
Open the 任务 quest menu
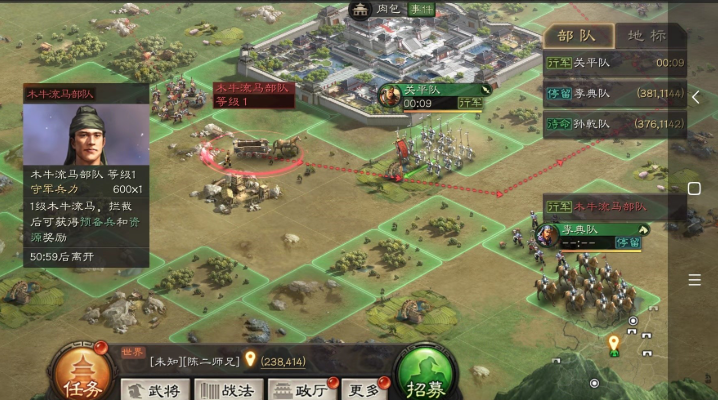81,374
